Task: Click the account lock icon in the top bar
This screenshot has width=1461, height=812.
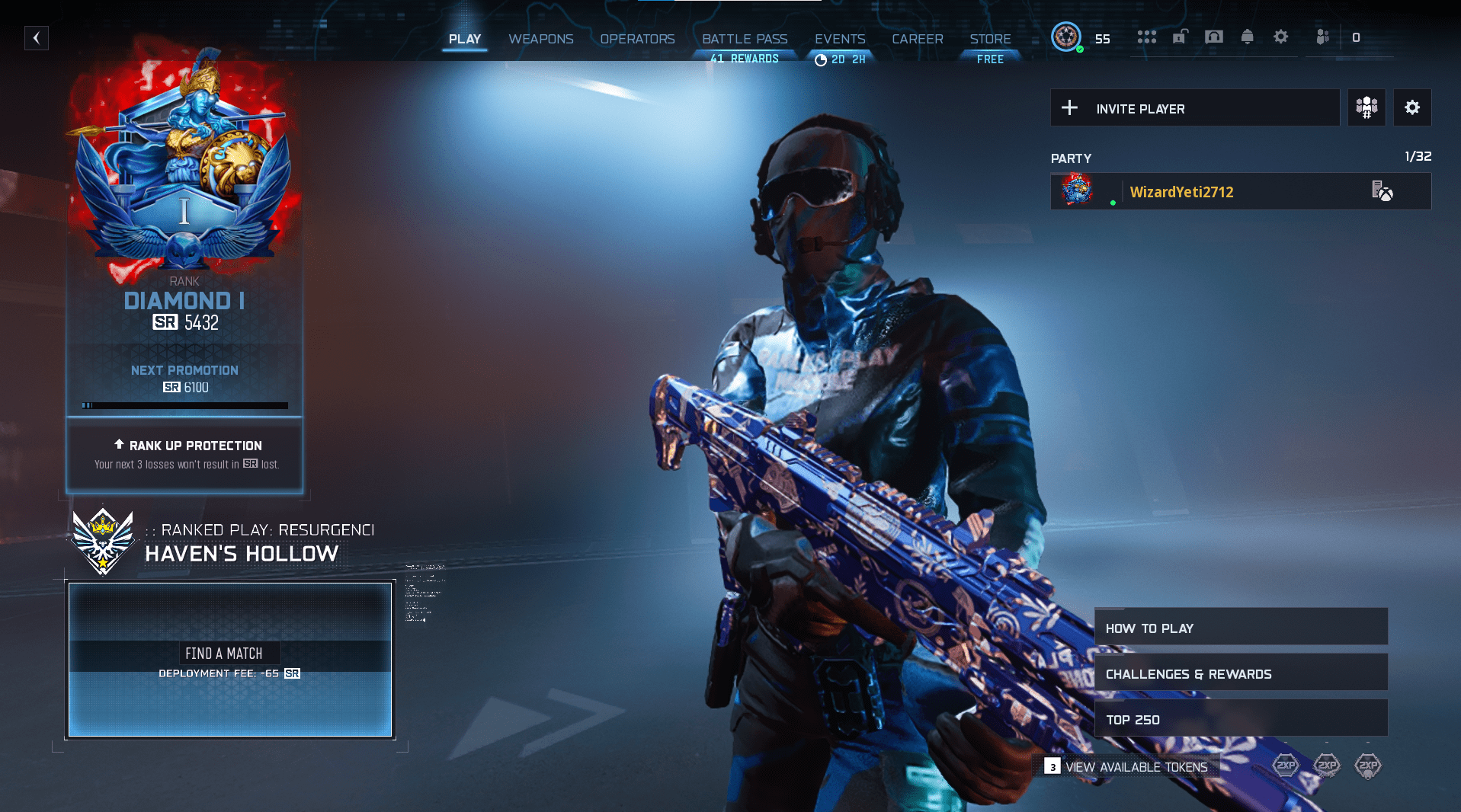Action: [x=1180, y=37]
